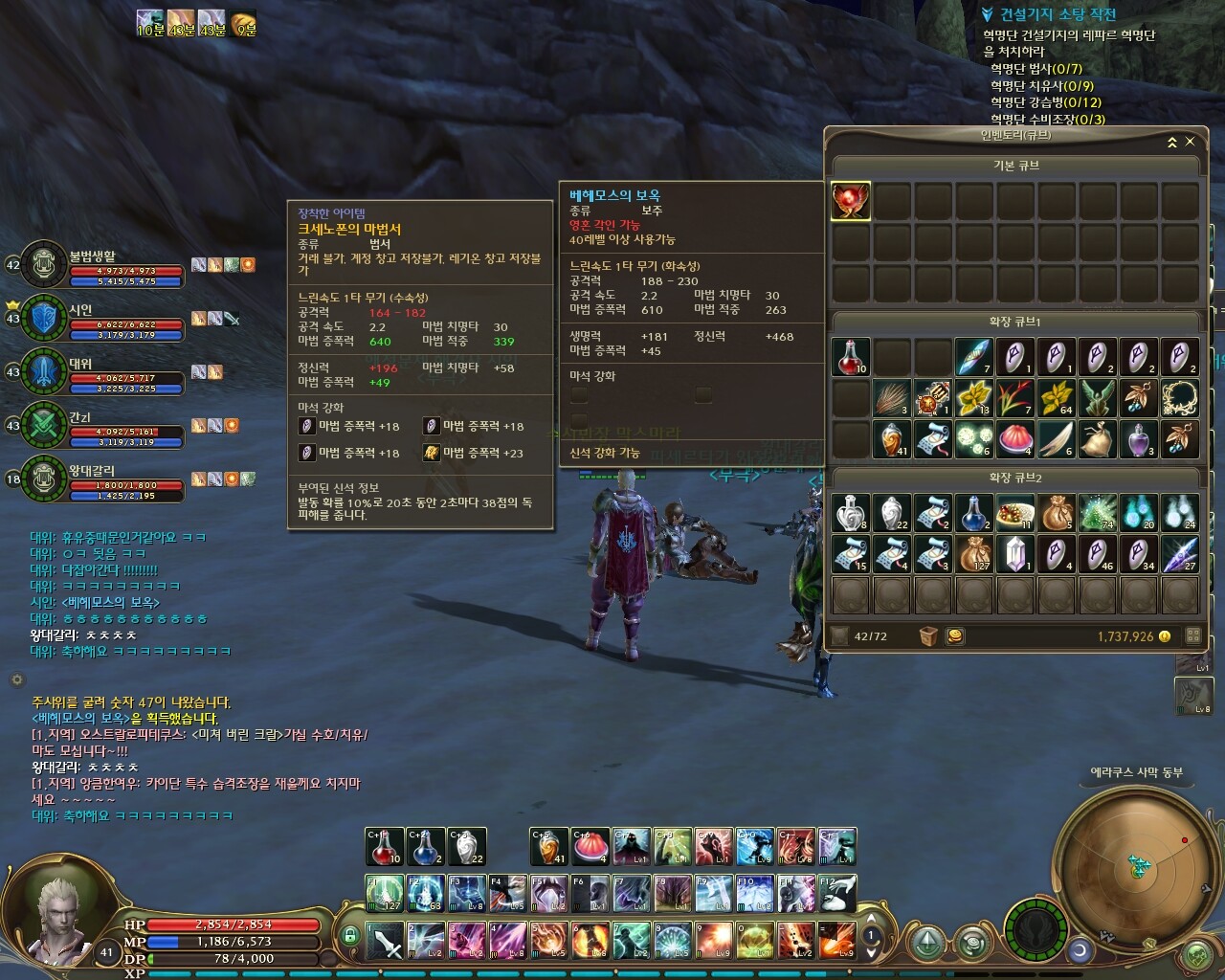Pick the red beetle item in expansion cube 1

[933, 398]
